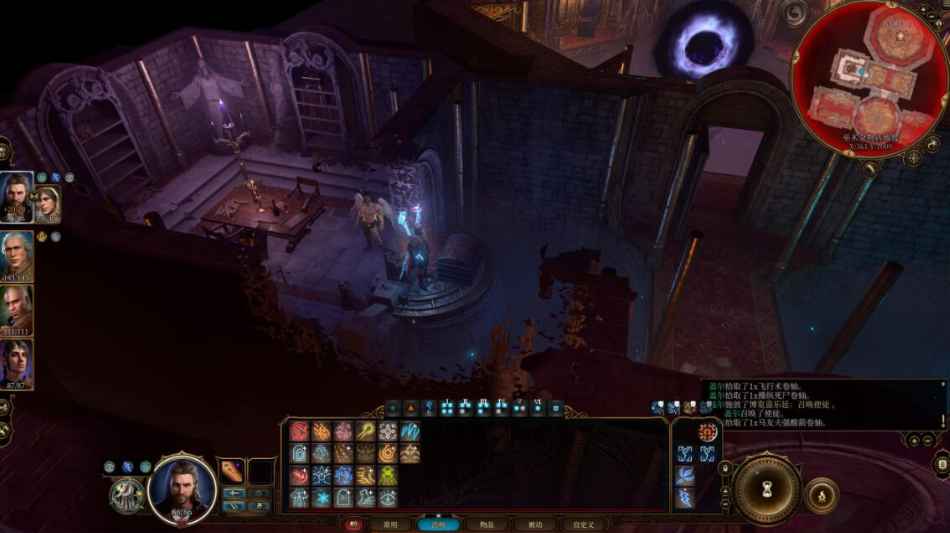Click the hourglass end-turn button
The height and width of the screenshot is (533, 950).
pyautogui.click(x=766, y=490)
